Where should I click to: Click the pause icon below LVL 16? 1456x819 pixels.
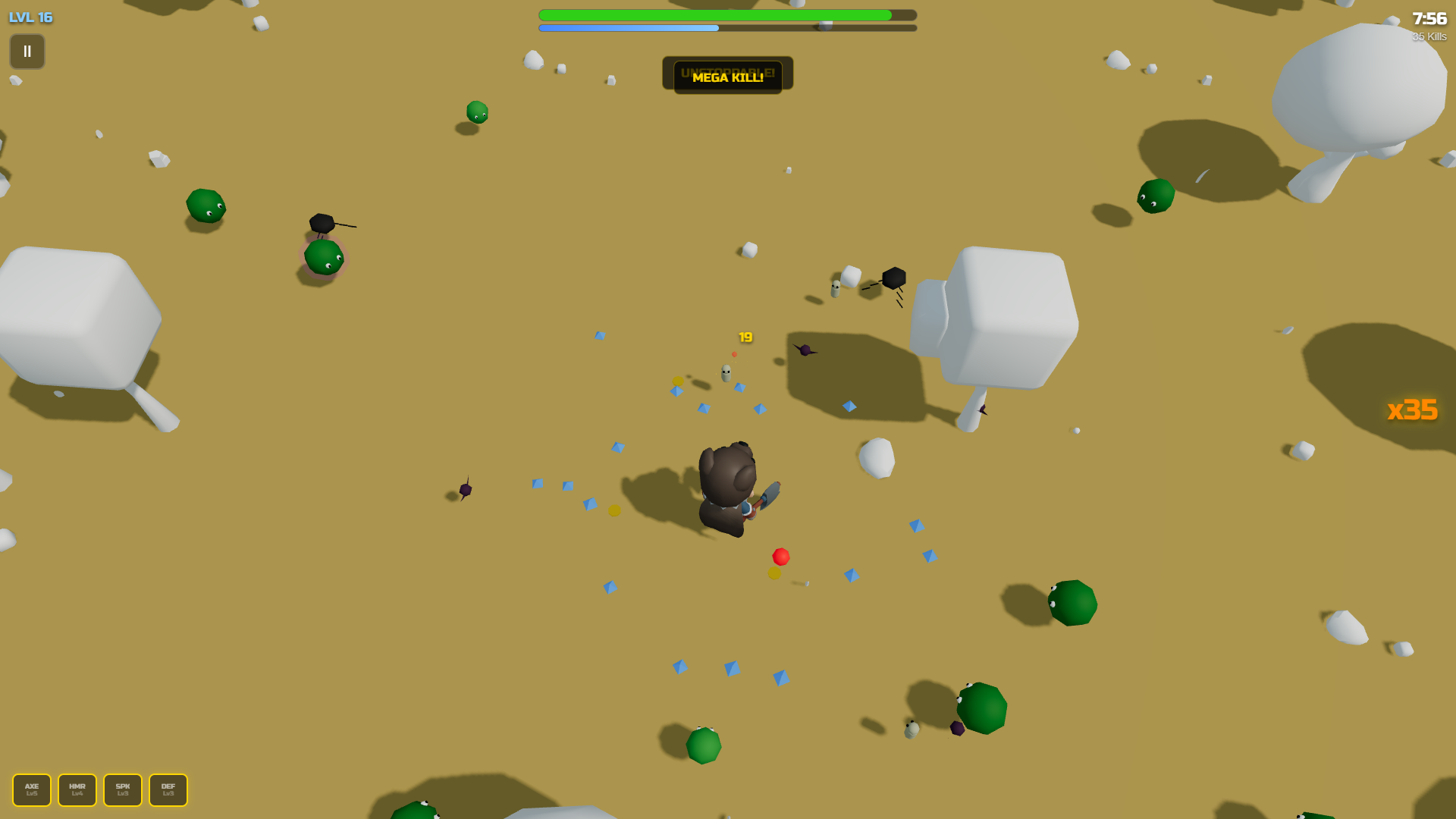pos(27,51)
